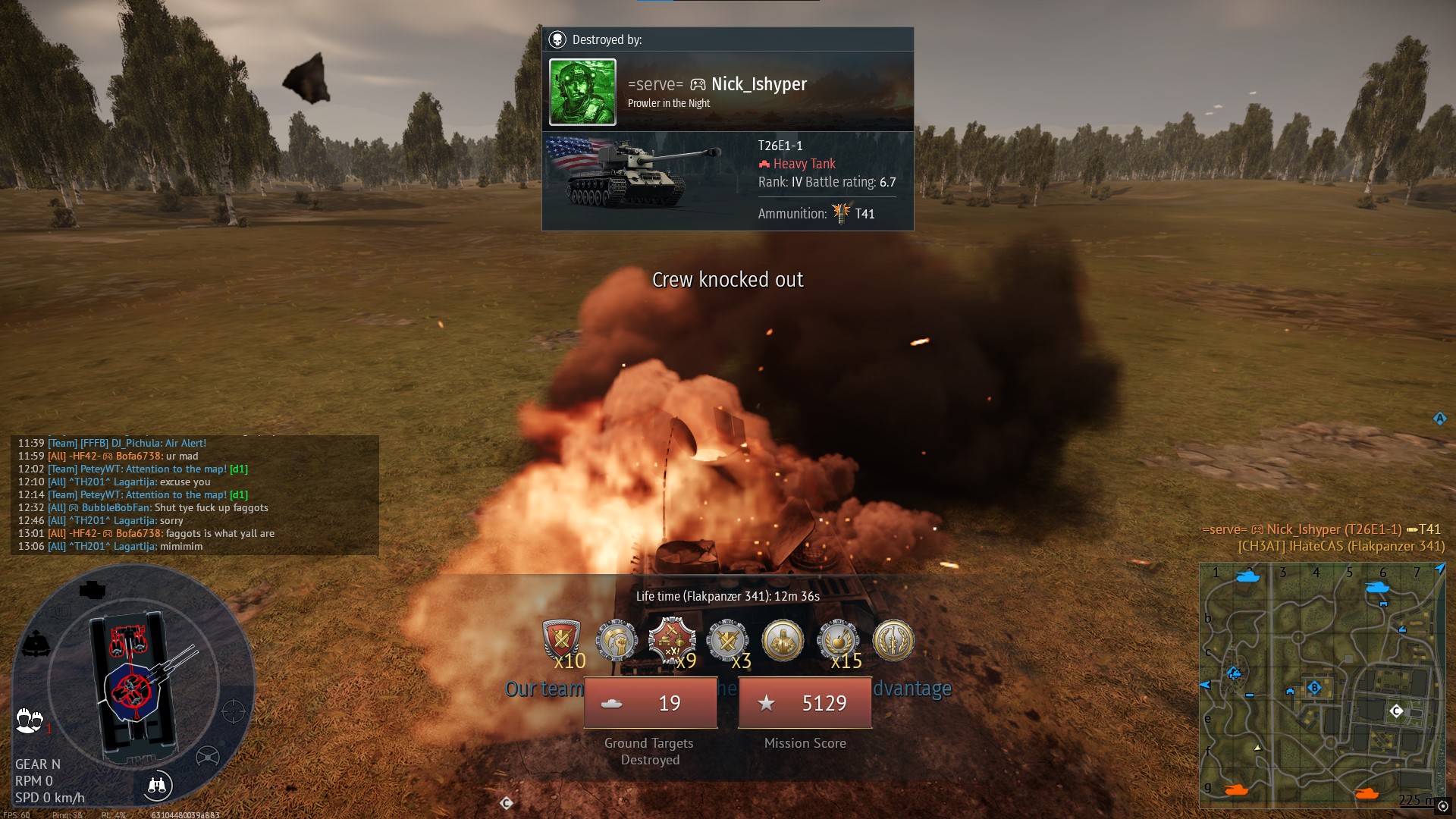The image size is (1456, 819).
Task: Click the minimap settings button in corner
Action: click(1442, 806)
